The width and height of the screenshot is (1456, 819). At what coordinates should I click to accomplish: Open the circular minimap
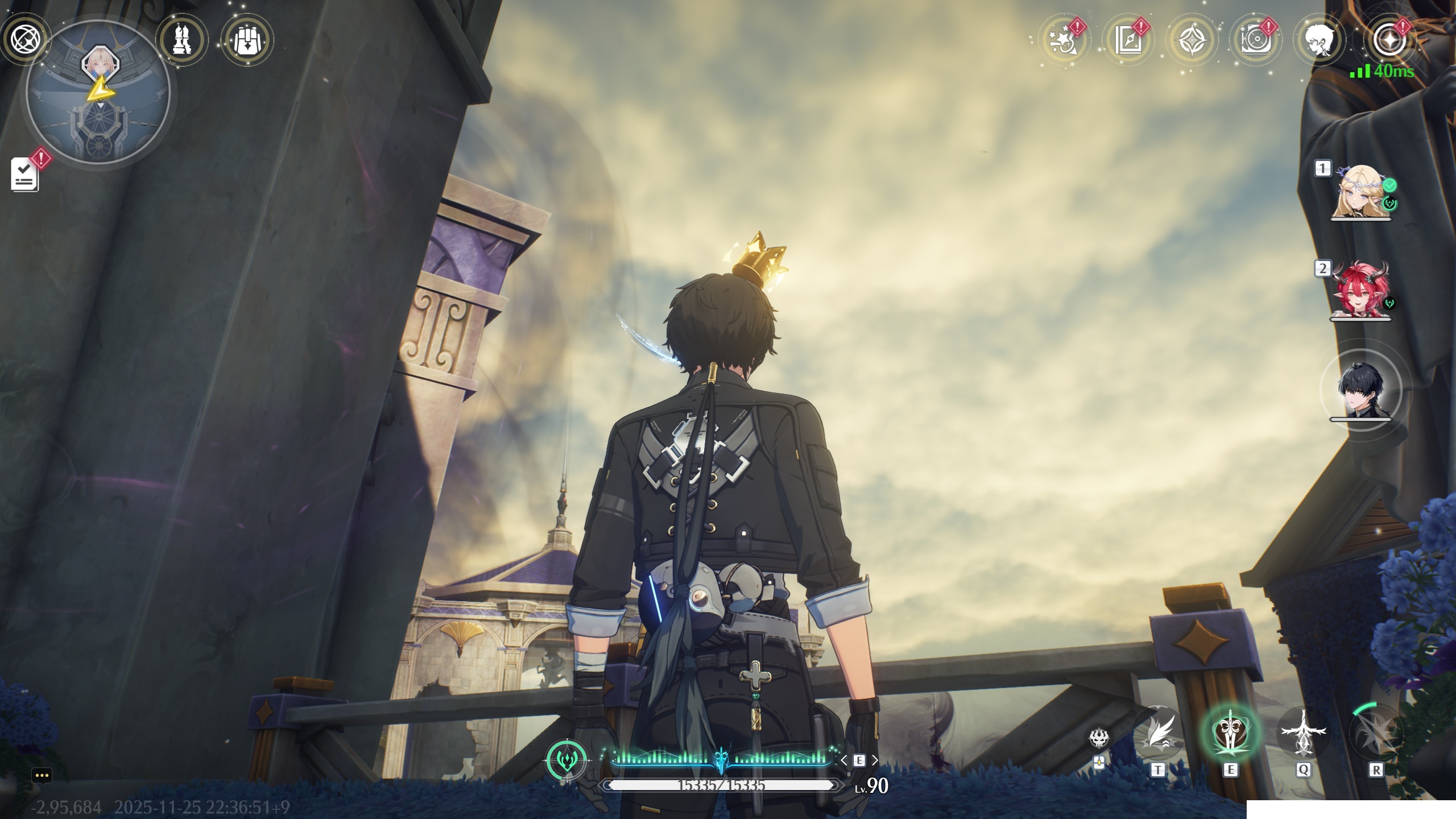click(x=98, y=93)
